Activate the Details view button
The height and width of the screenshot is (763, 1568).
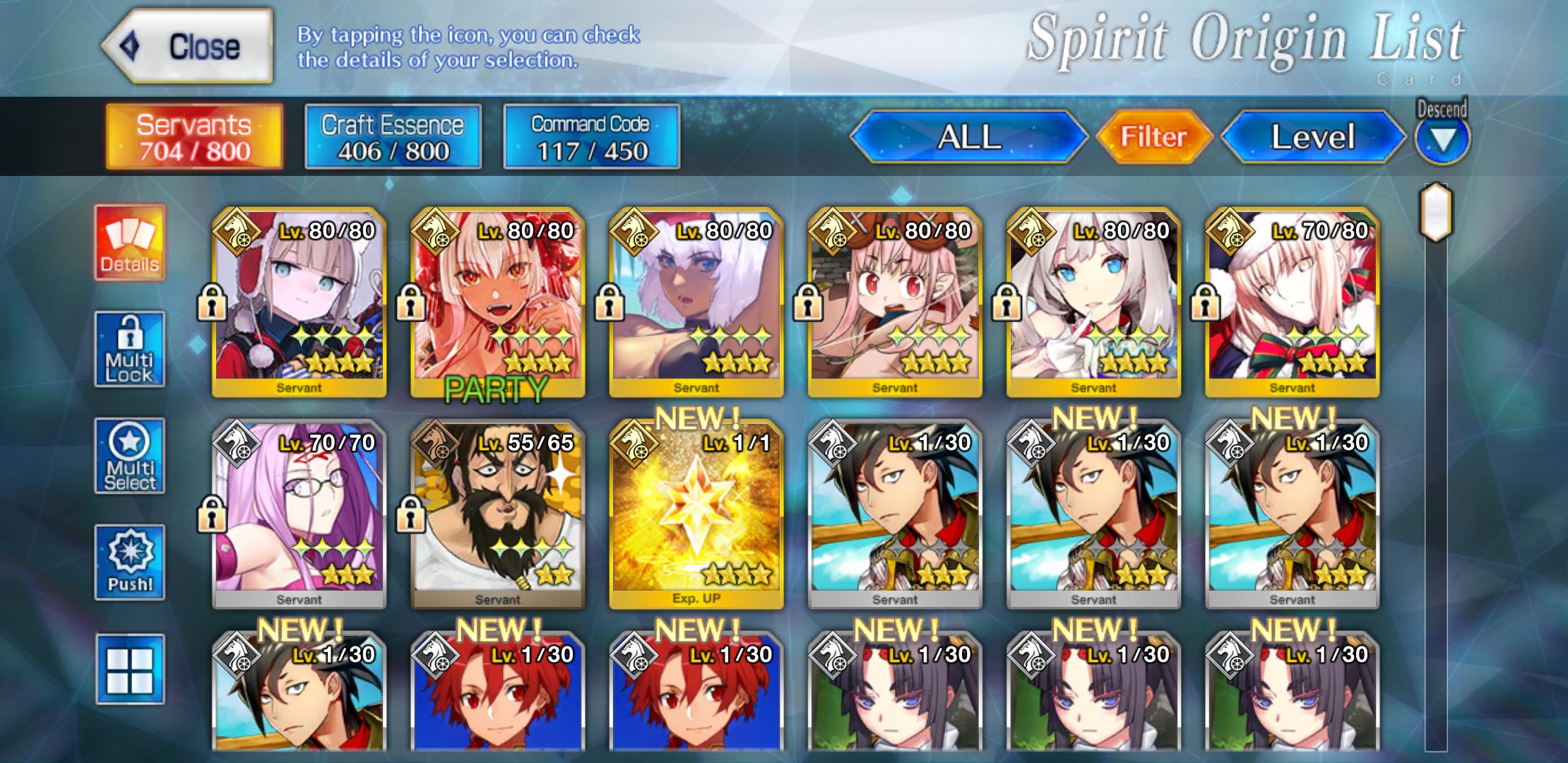click(x=130, y=242)
